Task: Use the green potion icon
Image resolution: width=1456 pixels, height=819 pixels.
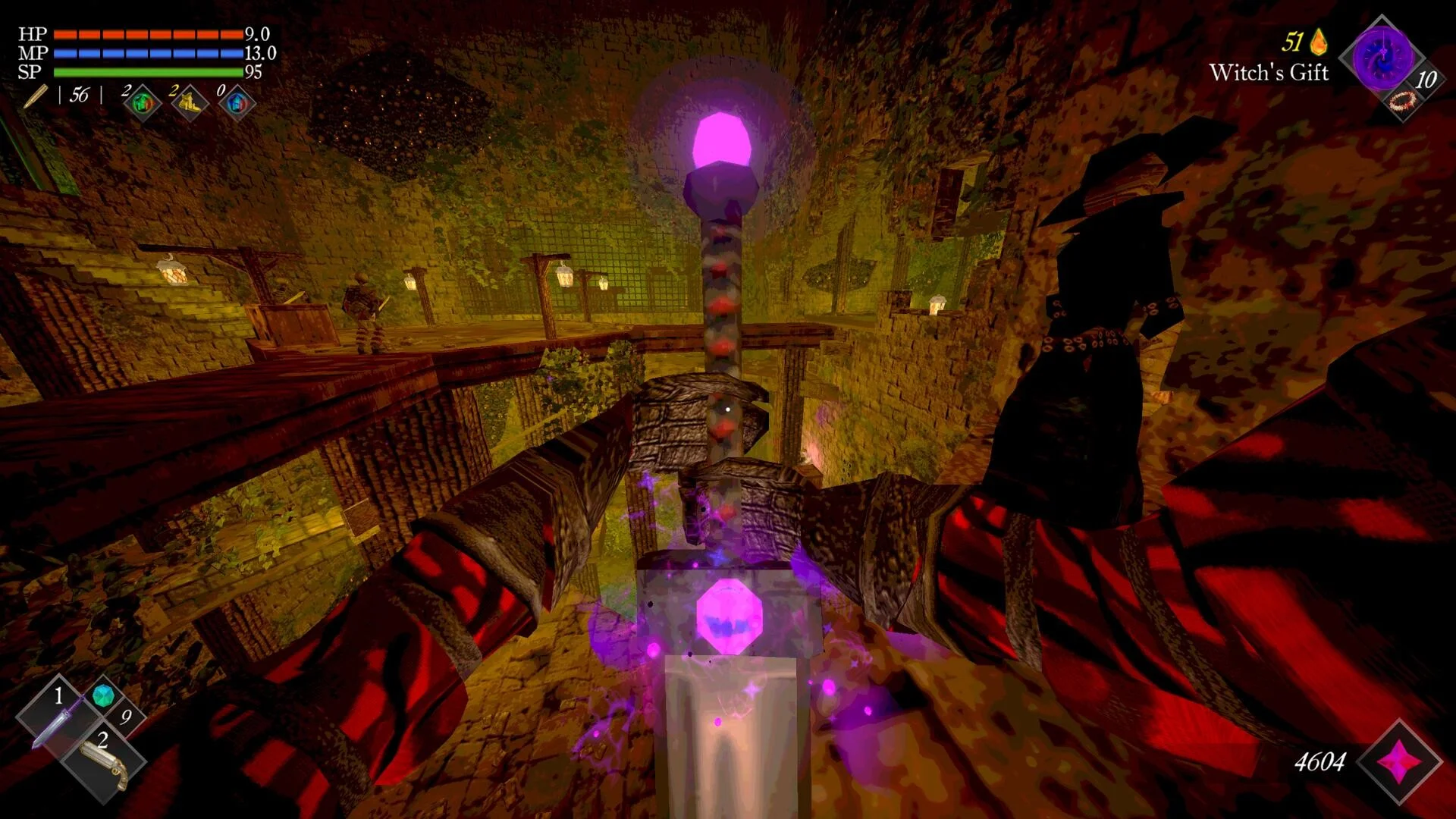Action: (x=143, y=103)
